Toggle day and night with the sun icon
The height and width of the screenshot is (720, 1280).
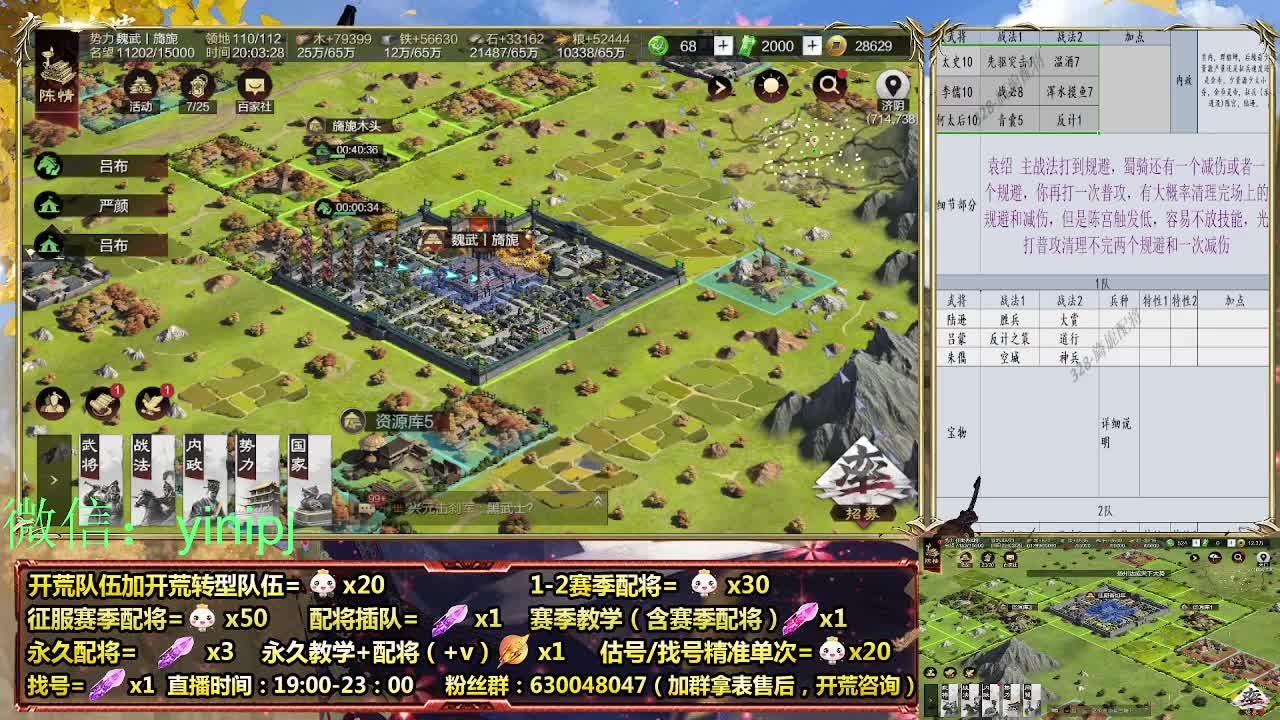click(x=769, y=86)
